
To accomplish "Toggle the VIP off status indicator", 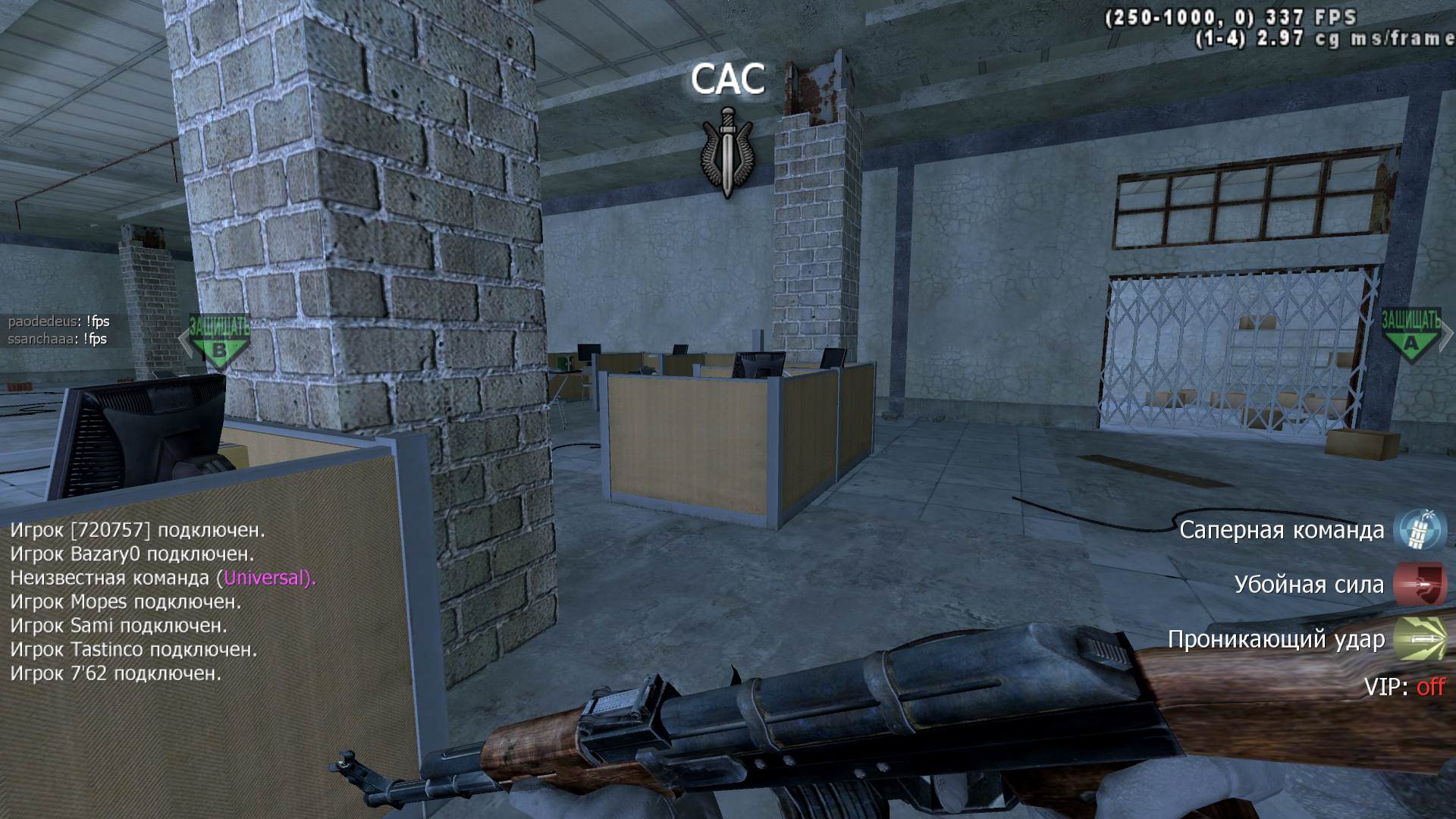I will (1430, 687).
